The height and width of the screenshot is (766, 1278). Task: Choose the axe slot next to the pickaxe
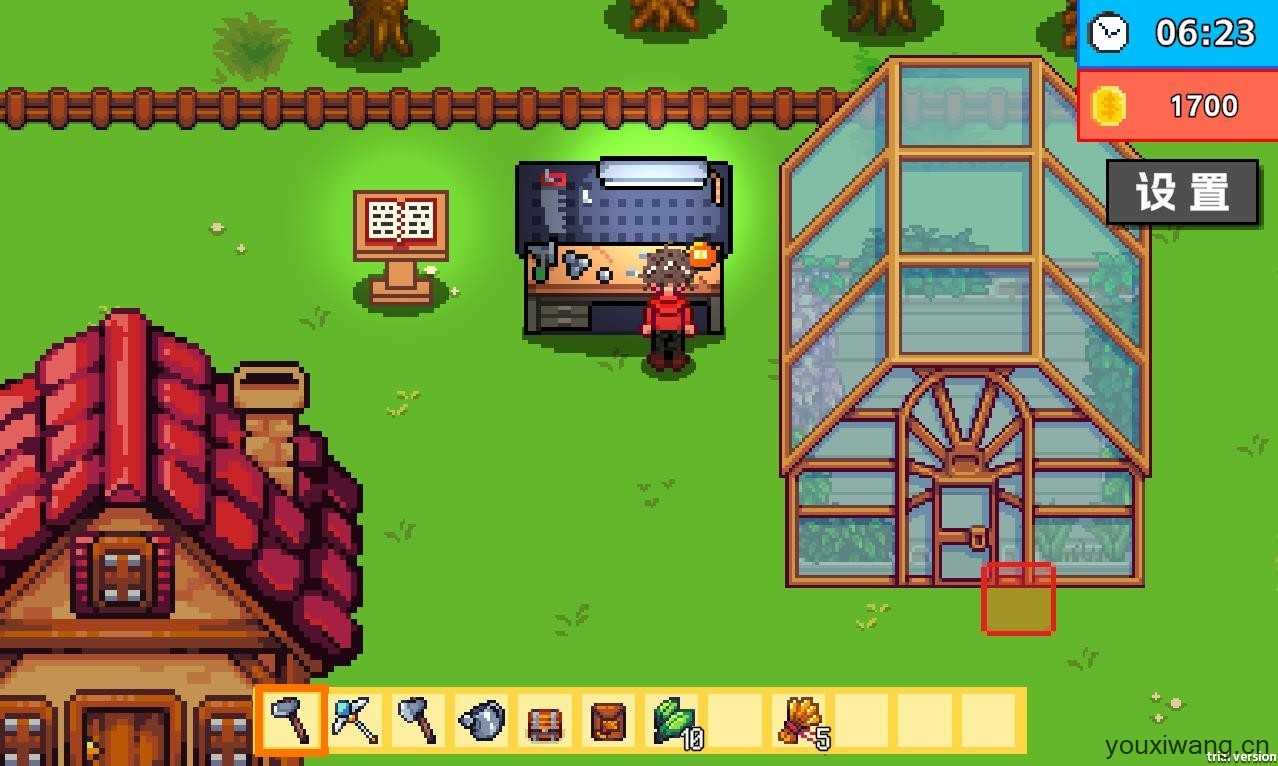click(x=418, y=720)
